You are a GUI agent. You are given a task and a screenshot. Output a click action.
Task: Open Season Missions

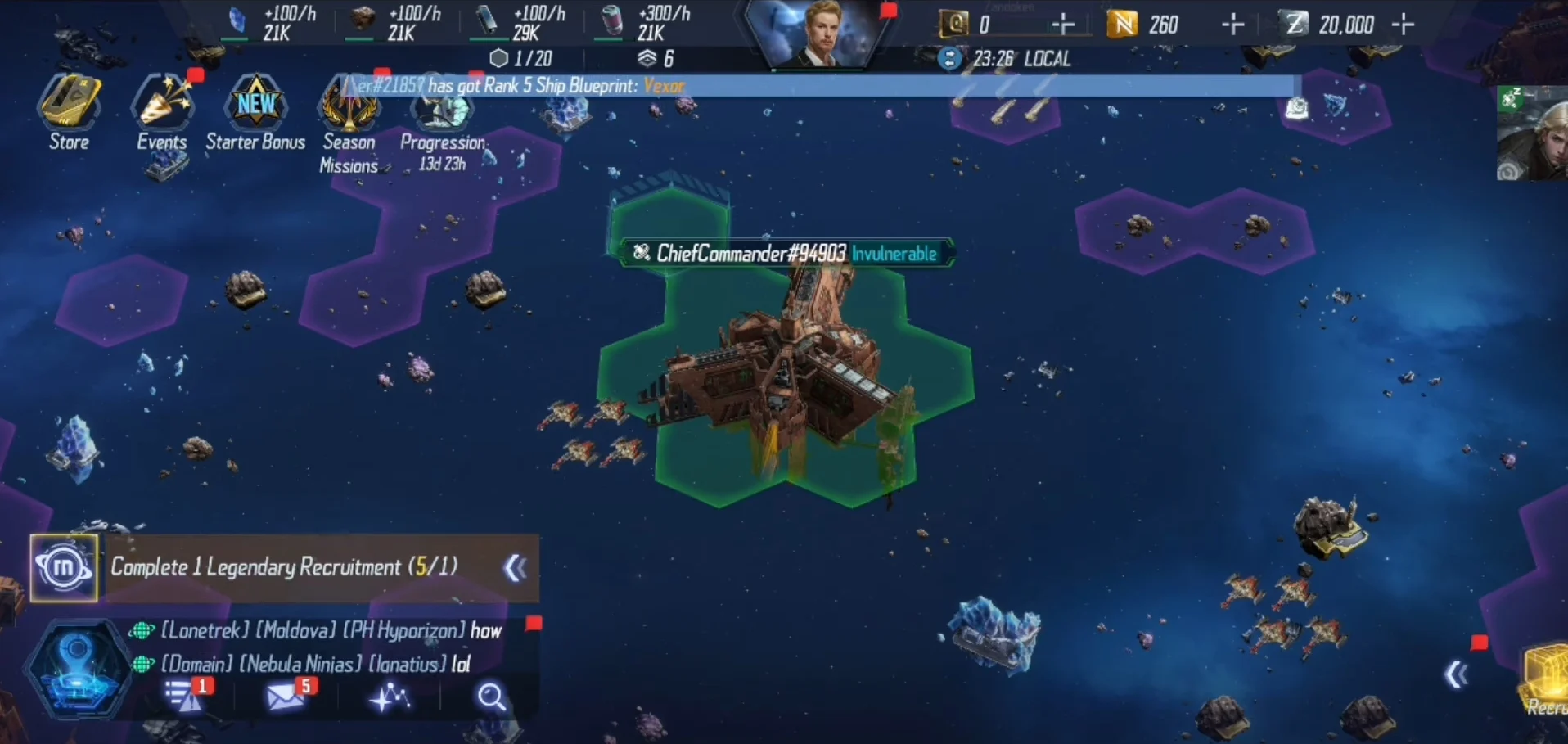[349, 119]
